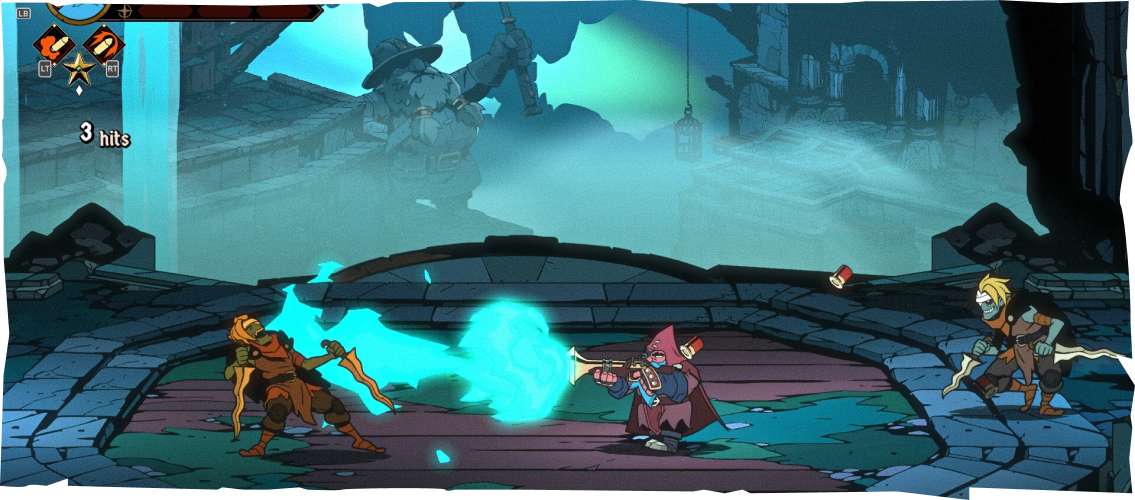Image resolution: width=1135 pixels, height=500 pixels.
Task: Click the character portrait medallion
Action: 78,10
